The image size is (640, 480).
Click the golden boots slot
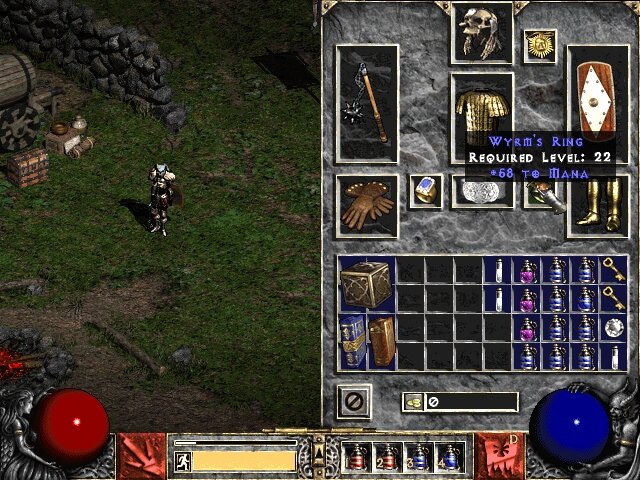(x=598, y=205)
